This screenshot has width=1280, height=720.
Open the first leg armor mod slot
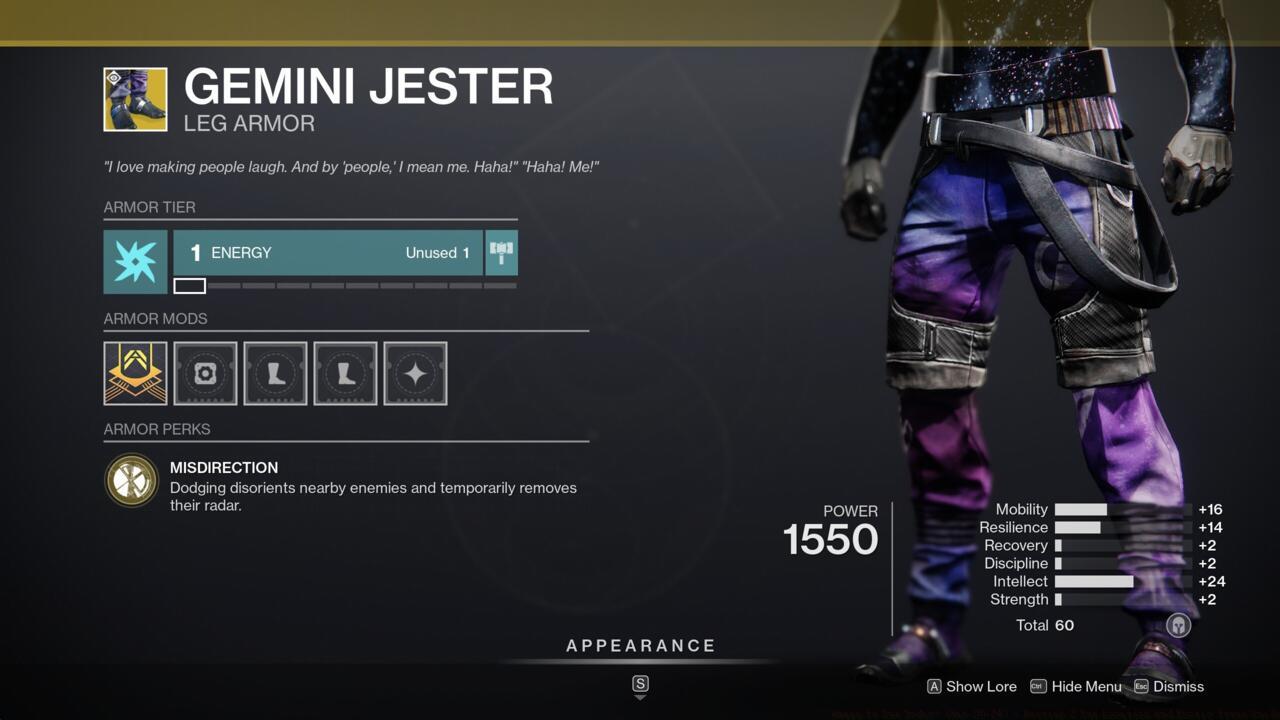point(275,373)
